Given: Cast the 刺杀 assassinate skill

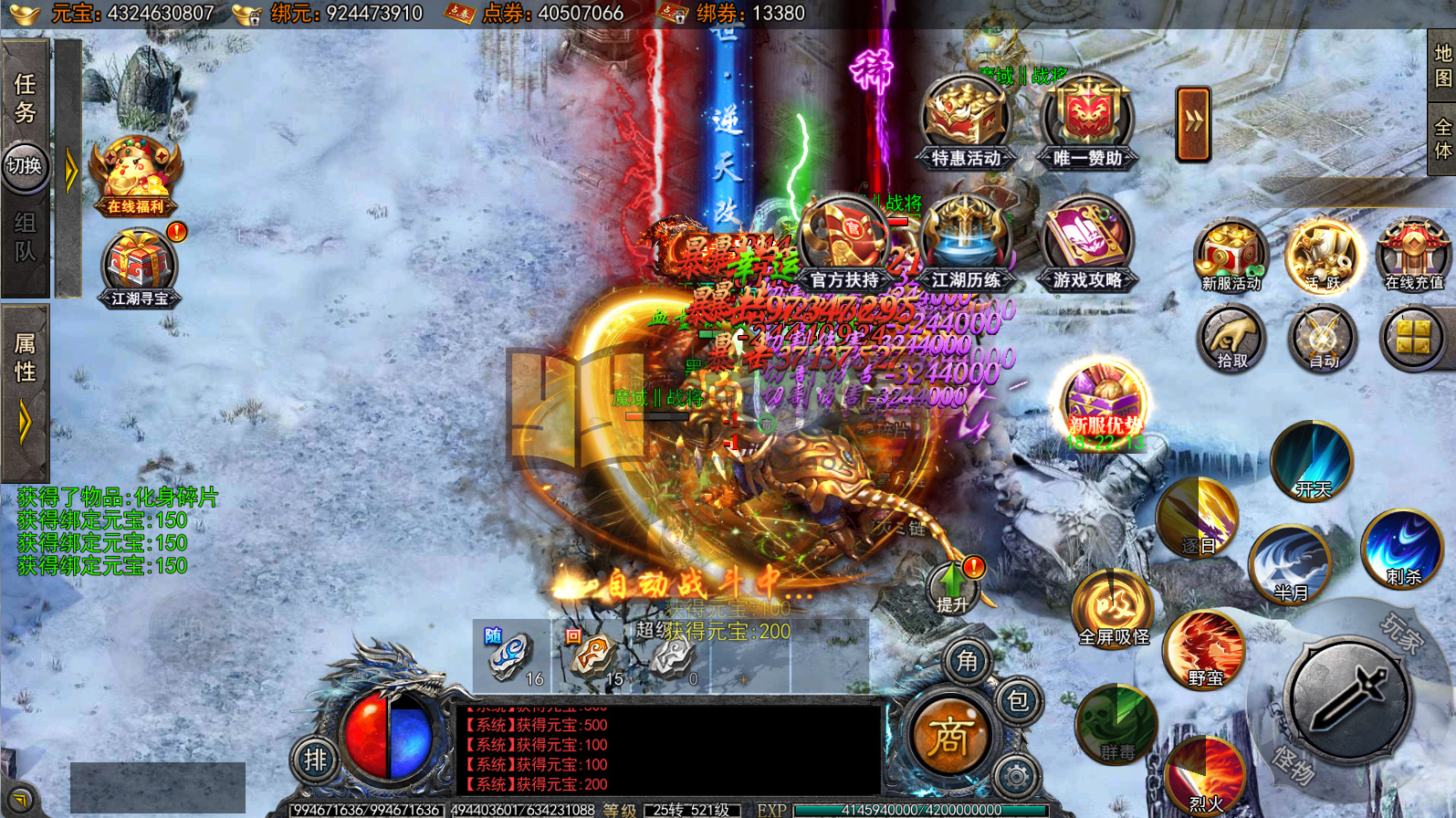Looking at the screenshot, I should 1402,549.
